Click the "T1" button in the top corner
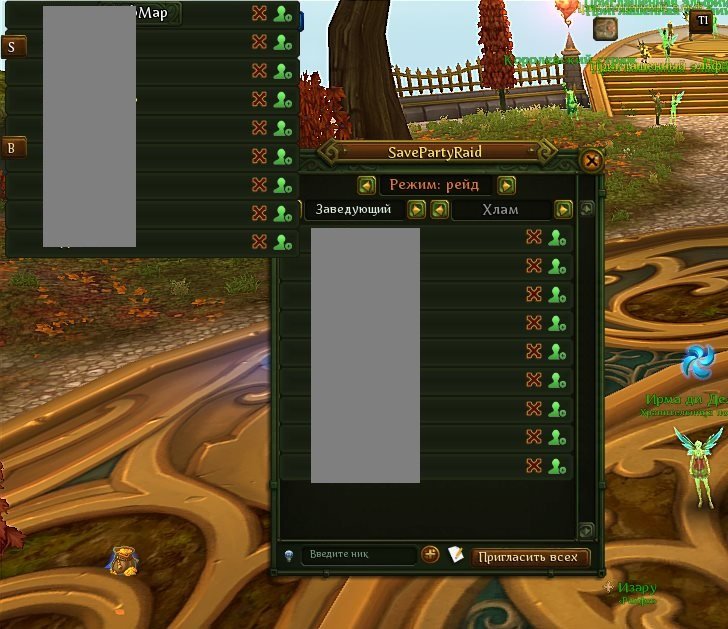The width and height of the screenshot is (728, 629). click(x=702, y=20)
